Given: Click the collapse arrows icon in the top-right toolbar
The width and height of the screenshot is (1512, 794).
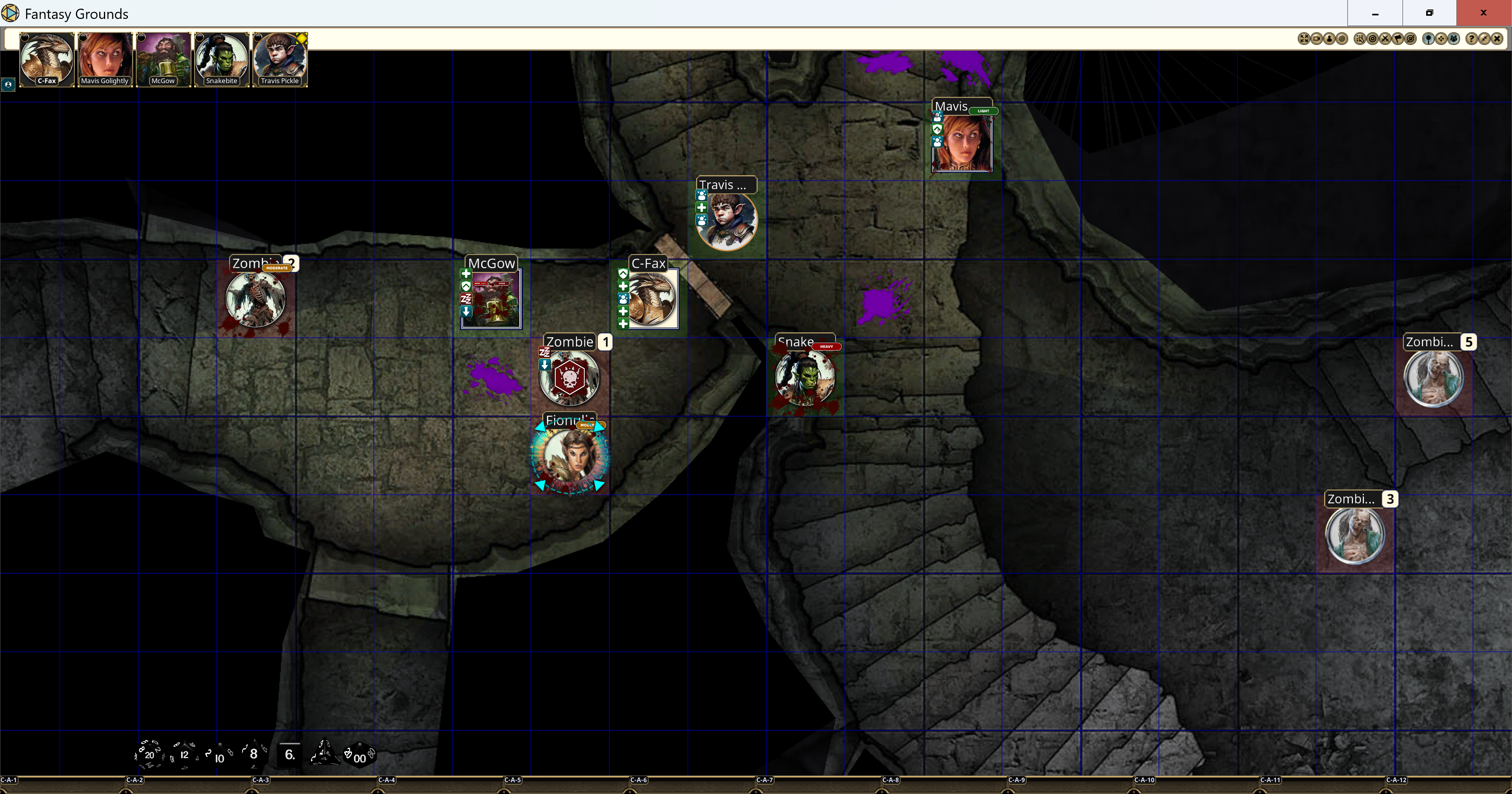Looking at the screenshot, I should 1484,39.
